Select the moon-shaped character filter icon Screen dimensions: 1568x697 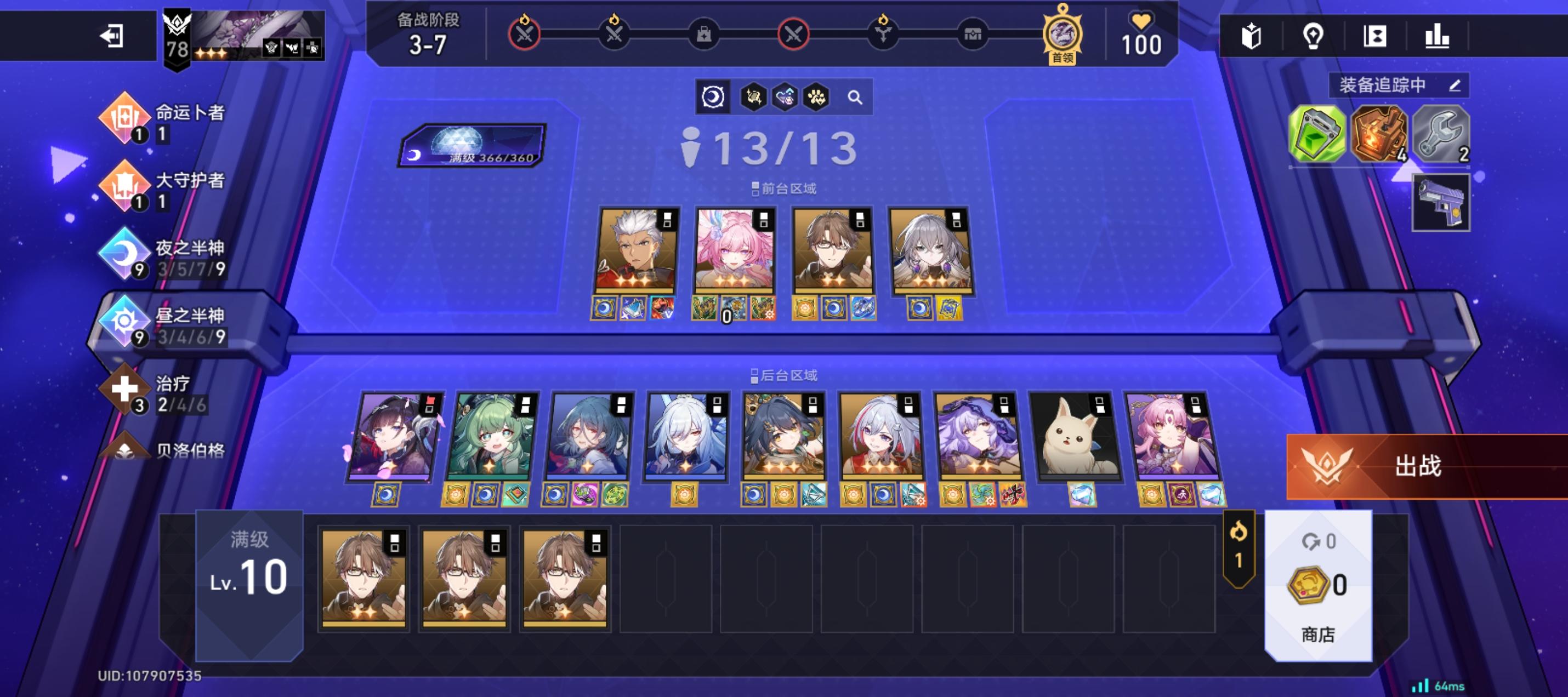(x=713, y=98)
